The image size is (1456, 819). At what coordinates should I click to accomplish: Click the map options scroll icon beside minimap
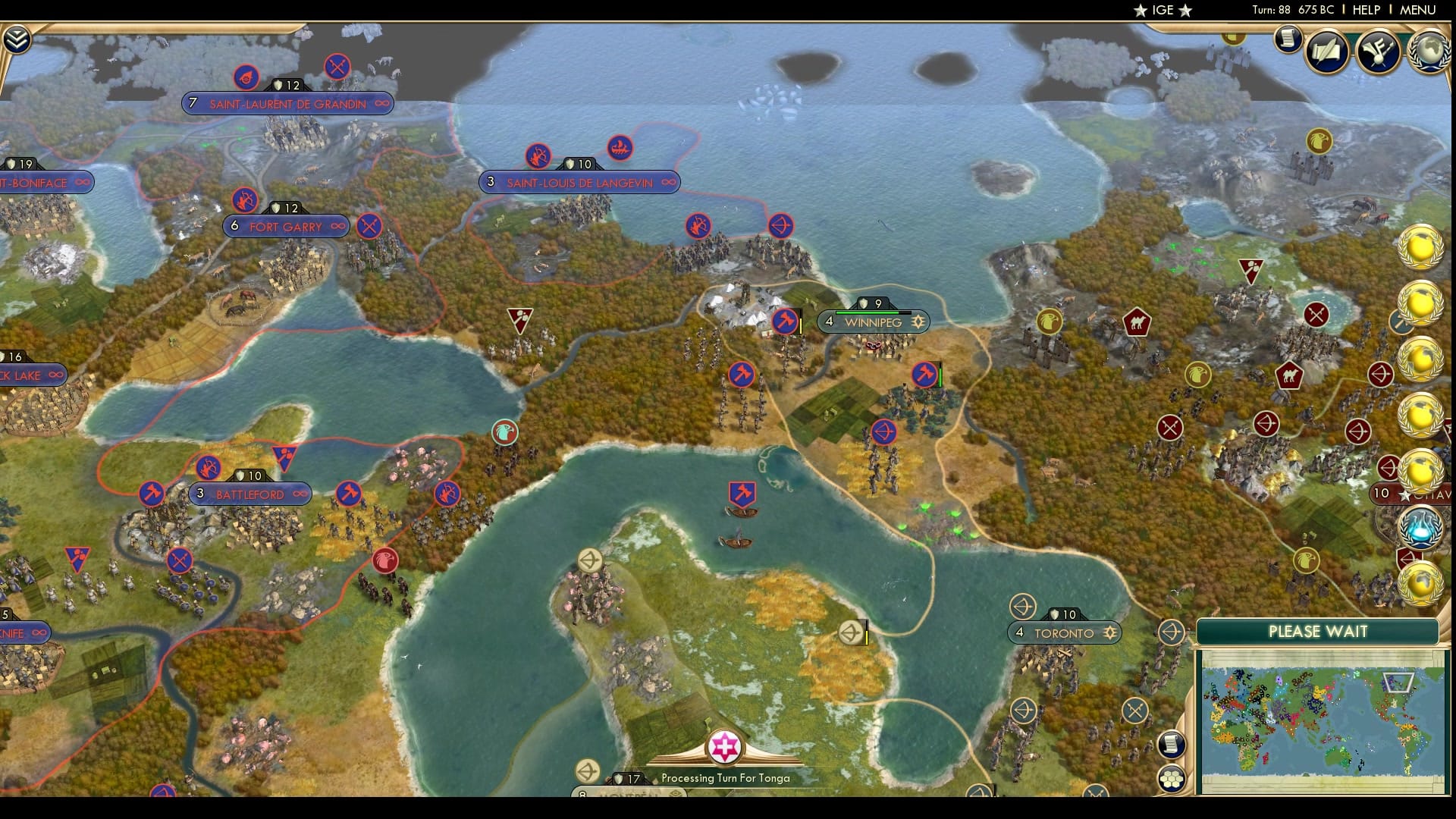1172,745
